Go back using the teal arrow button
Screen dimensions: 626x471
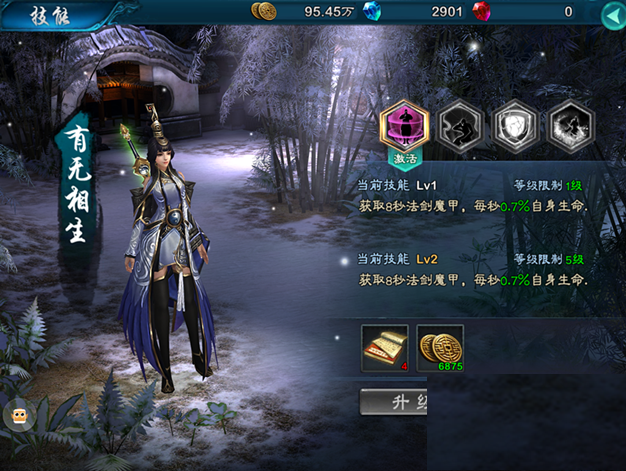tap(612, 15)
